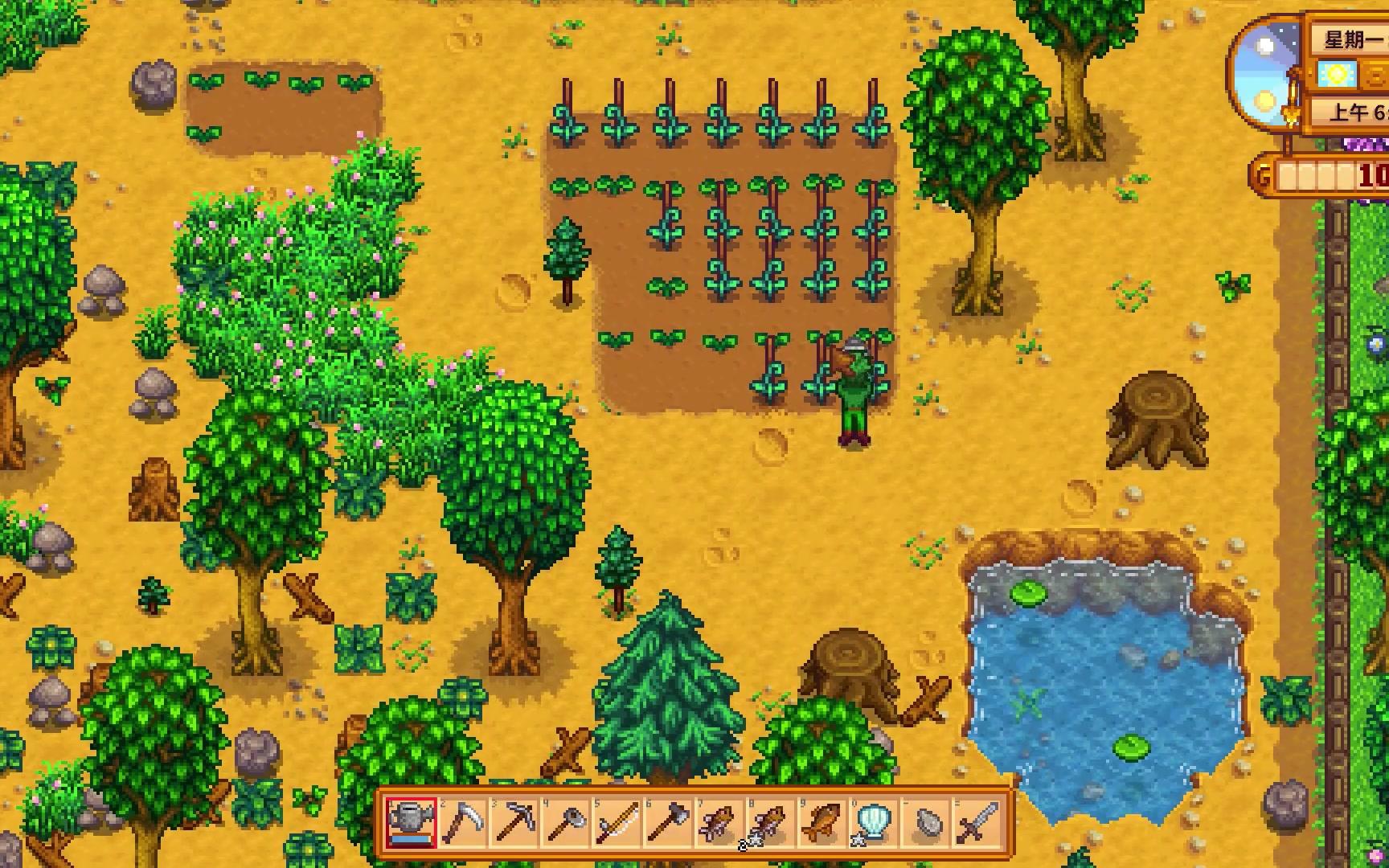The height and width of the screenshot is (868, 1389).
Task: Select the orange carp in slot nine
Action: 822,823
